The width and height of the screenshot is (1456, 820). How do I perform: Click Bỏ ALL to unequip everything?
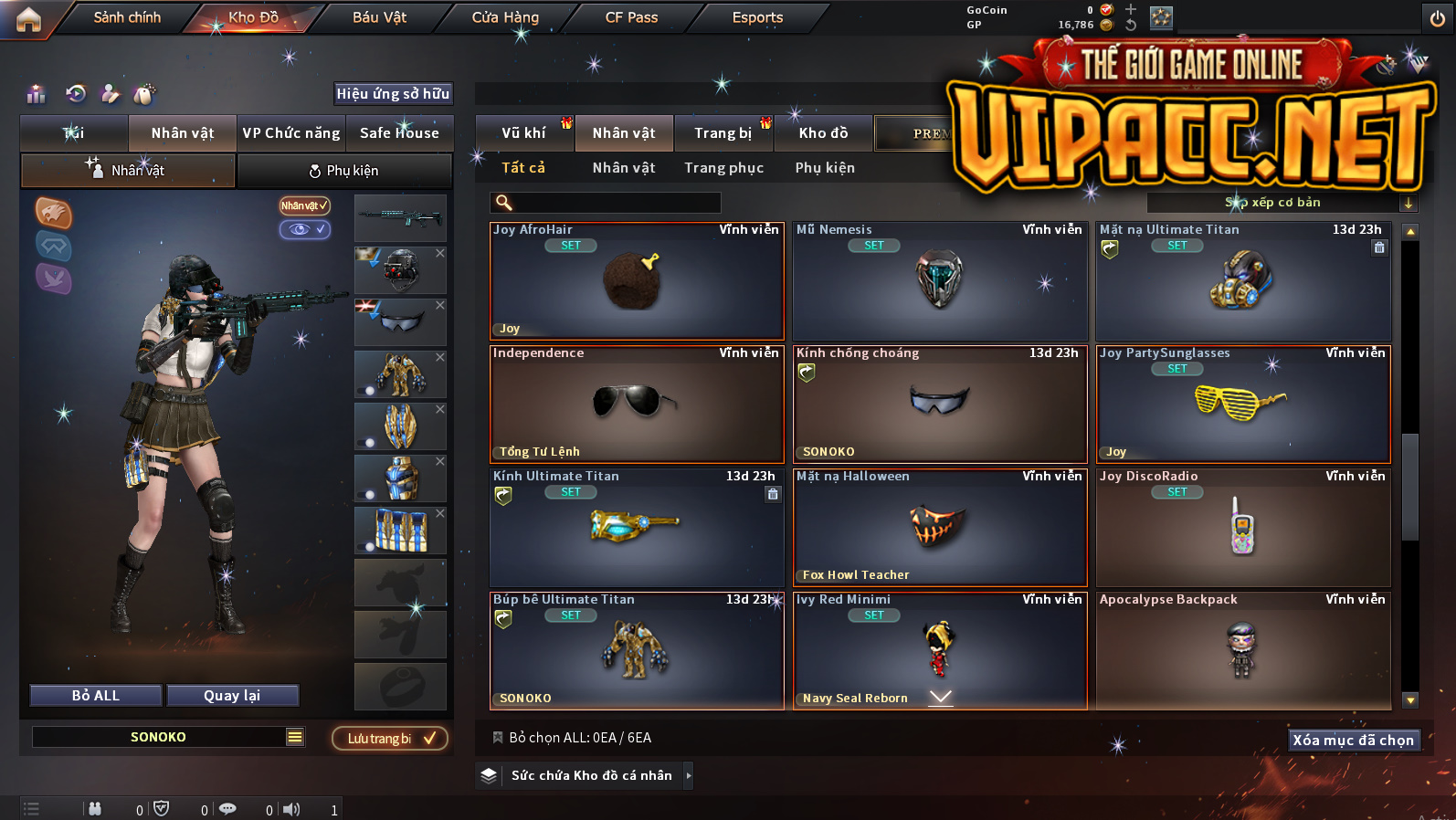coord(96,696)
